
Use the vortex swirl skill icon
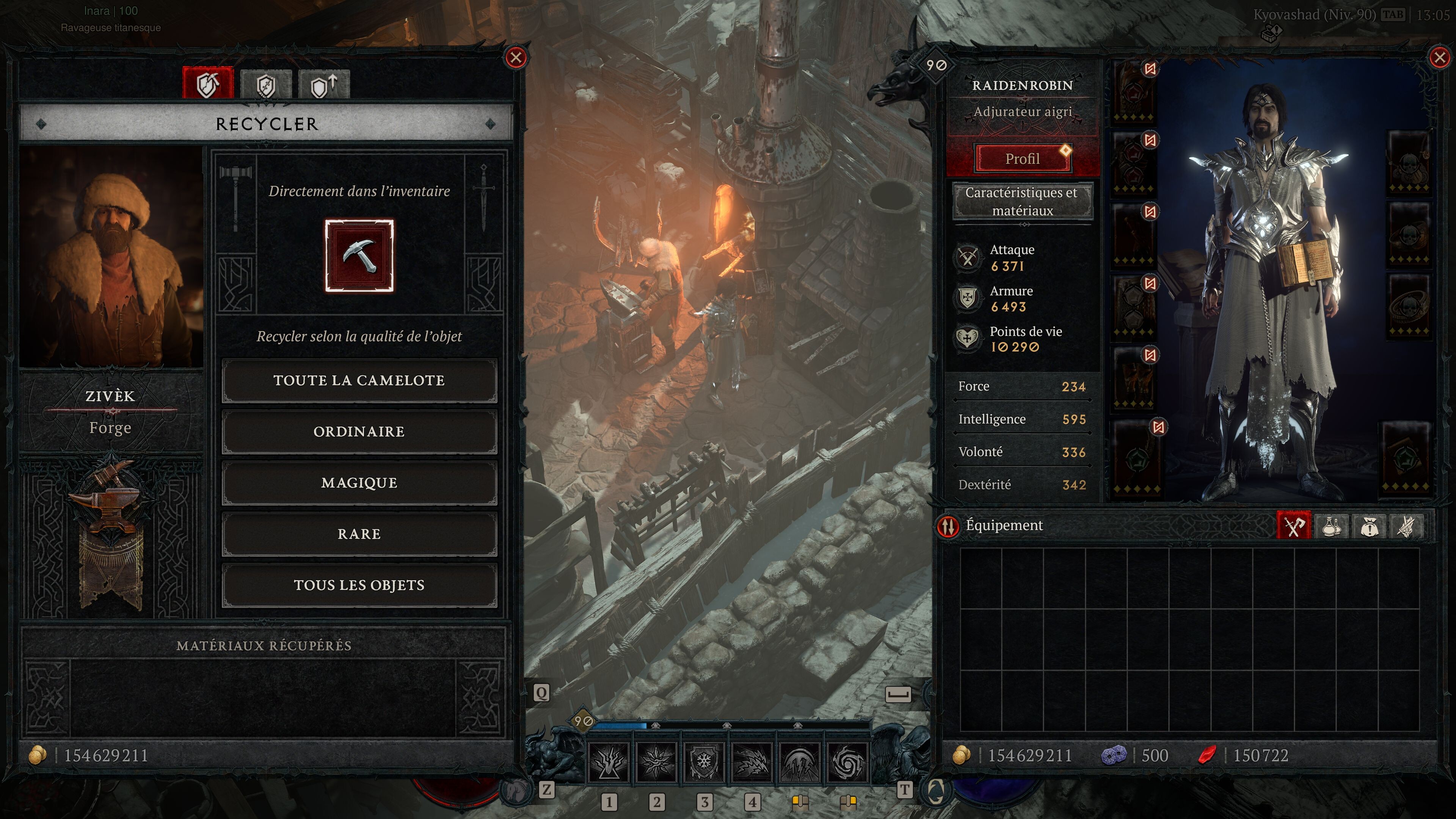(x=847, y=762)
